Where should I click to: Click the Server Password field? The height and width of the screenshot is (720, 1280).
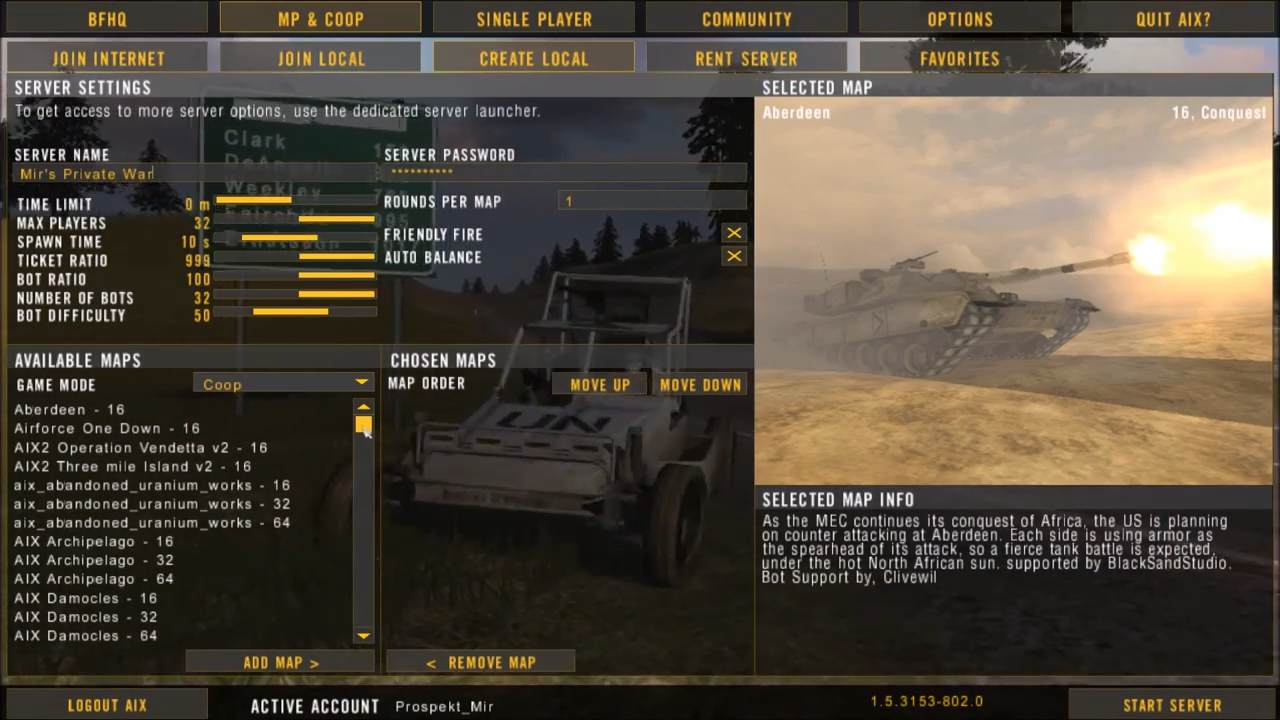point(565,173)
